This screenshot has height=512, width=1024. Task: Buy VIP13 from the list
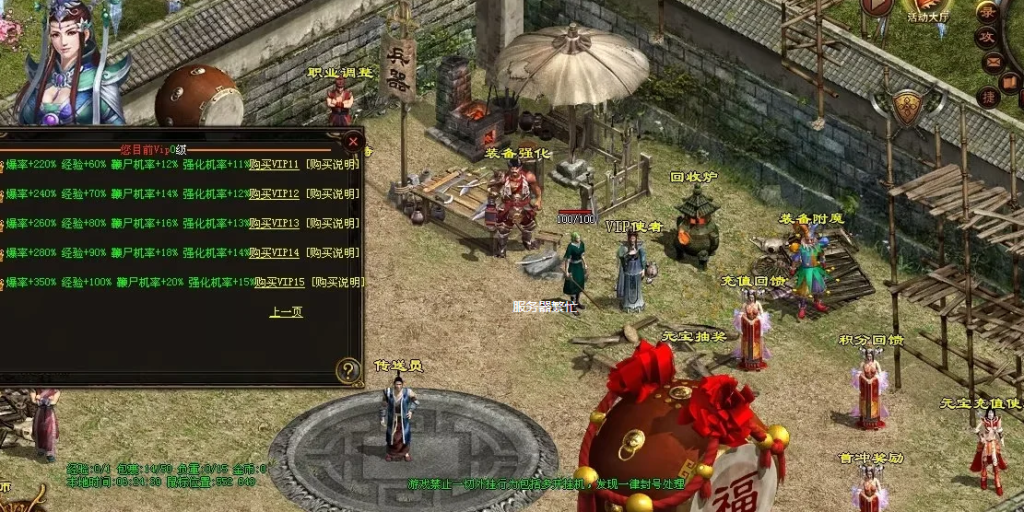[x=274, y=223]
